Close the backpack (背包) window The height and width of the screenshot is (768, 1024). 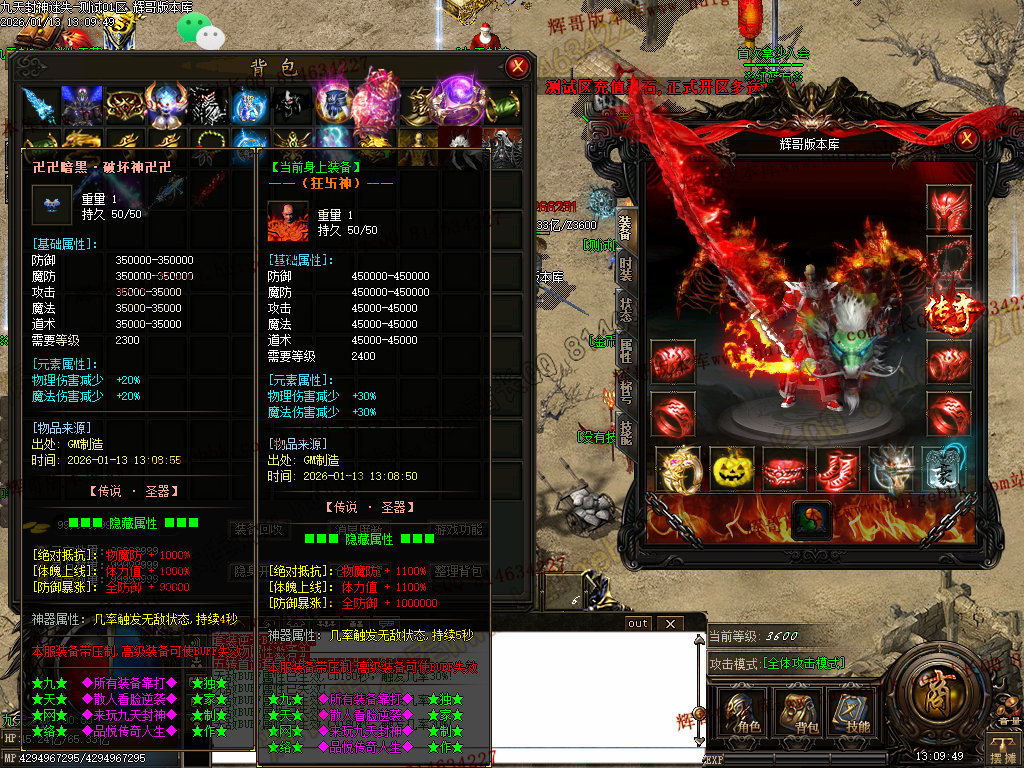[x=518, y=68]
